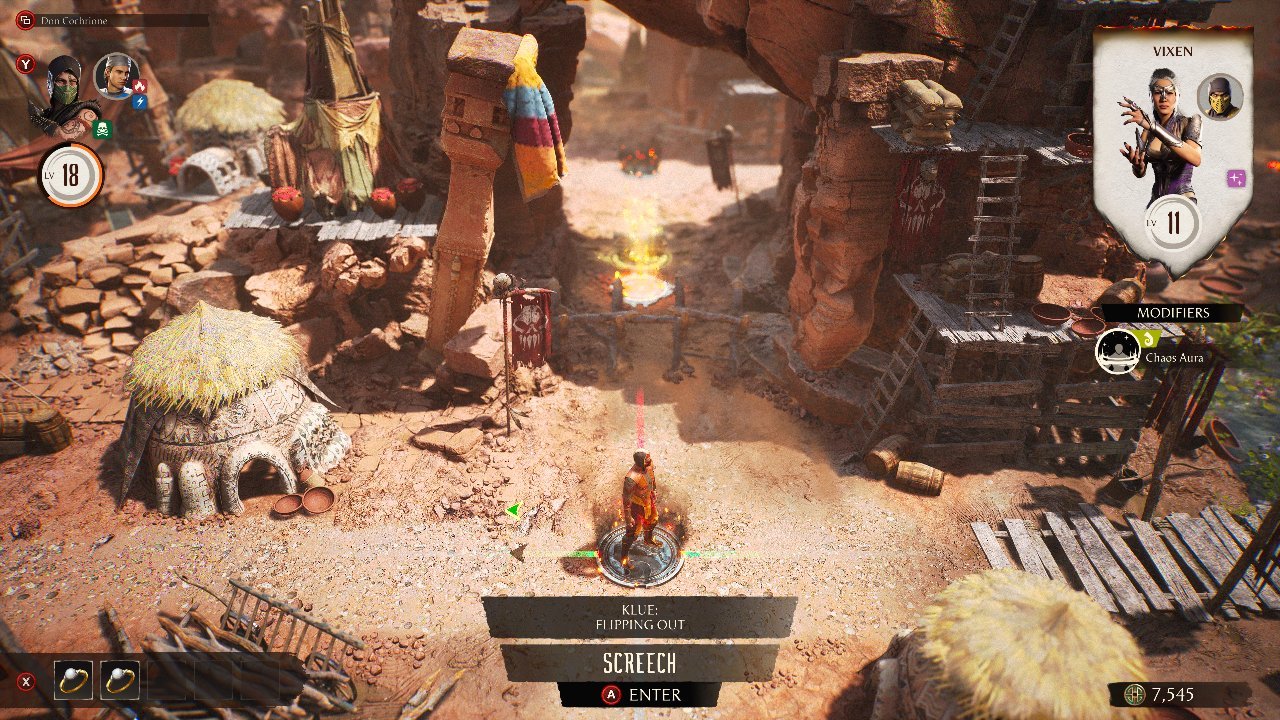This screenshot has width=1280, height=720.
Task: Open the masked player fighter portrait
Action: (64, 96)
